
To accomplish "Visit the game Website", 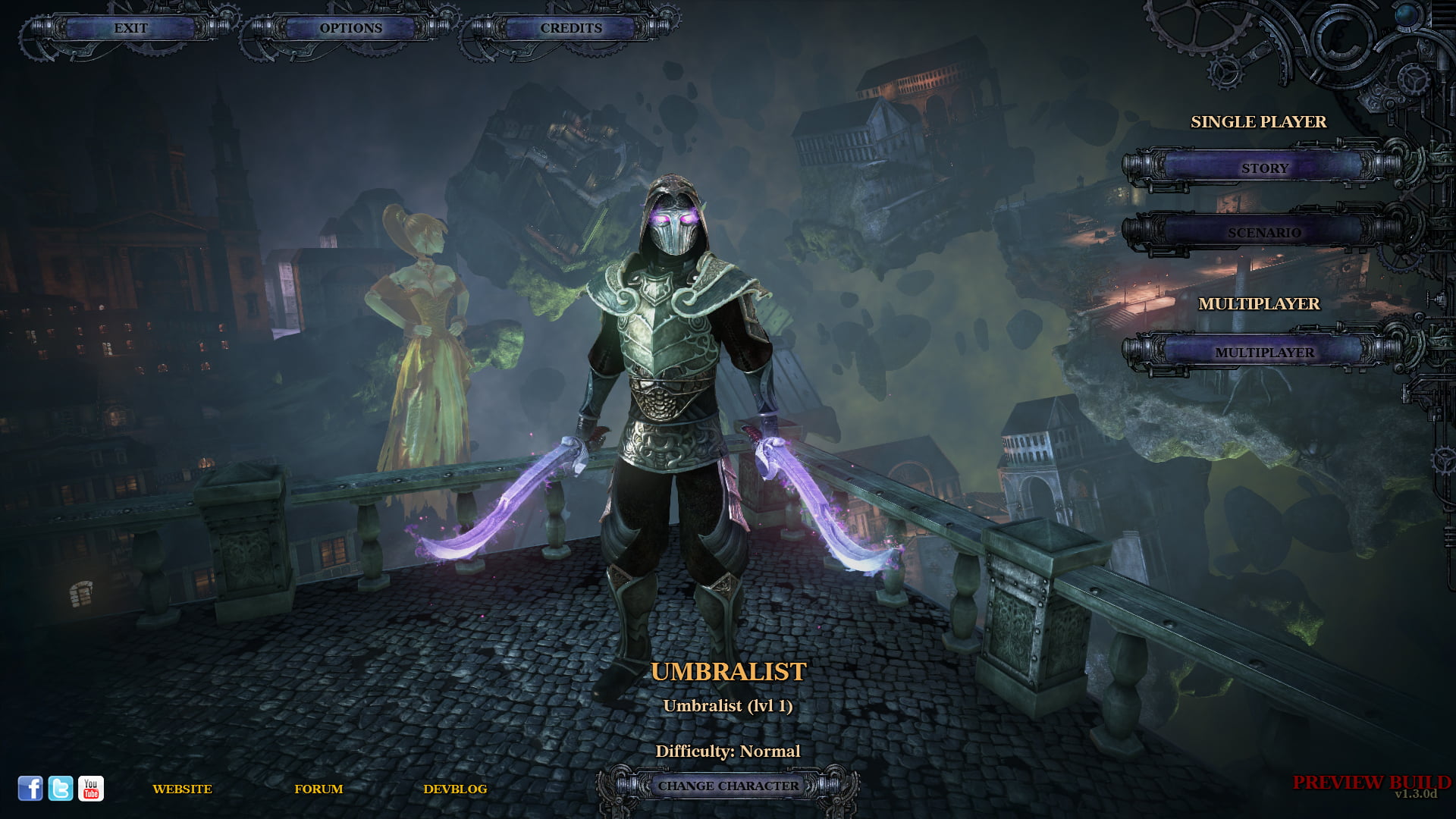I will [x=182, y=789].
